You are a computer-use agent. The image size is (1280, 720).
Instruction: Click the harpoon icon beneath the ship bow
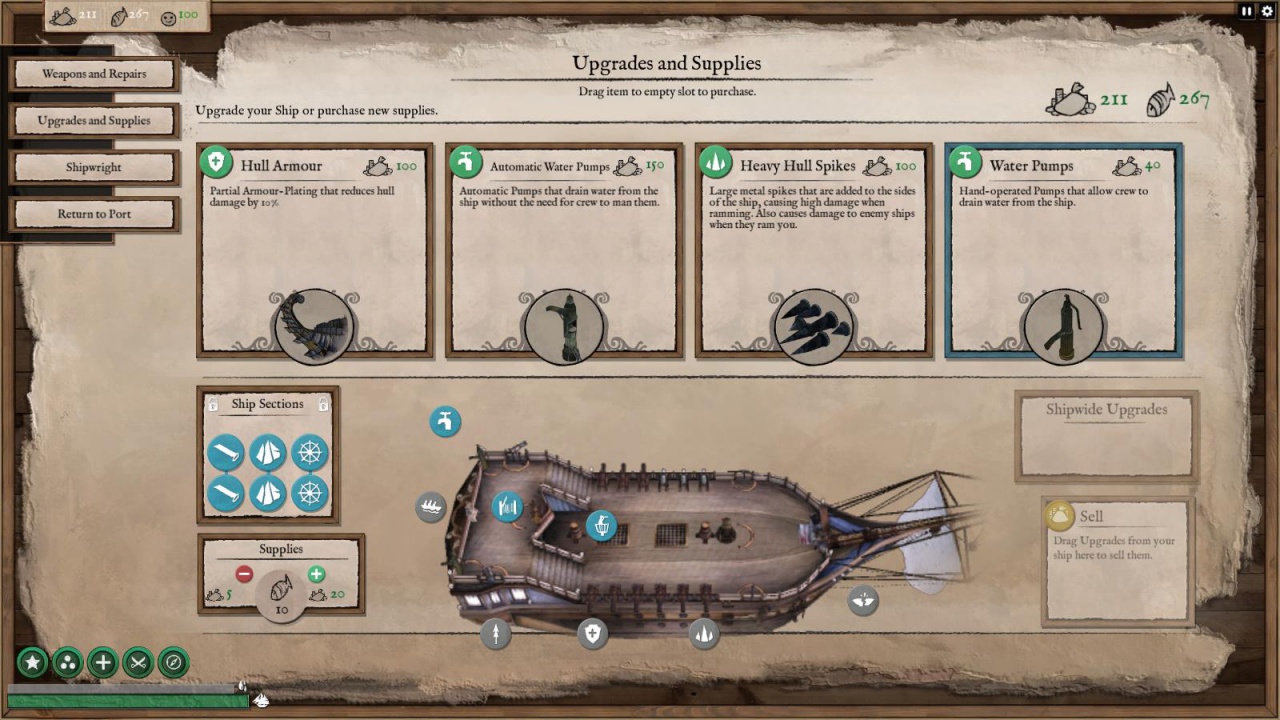point(496,635)
